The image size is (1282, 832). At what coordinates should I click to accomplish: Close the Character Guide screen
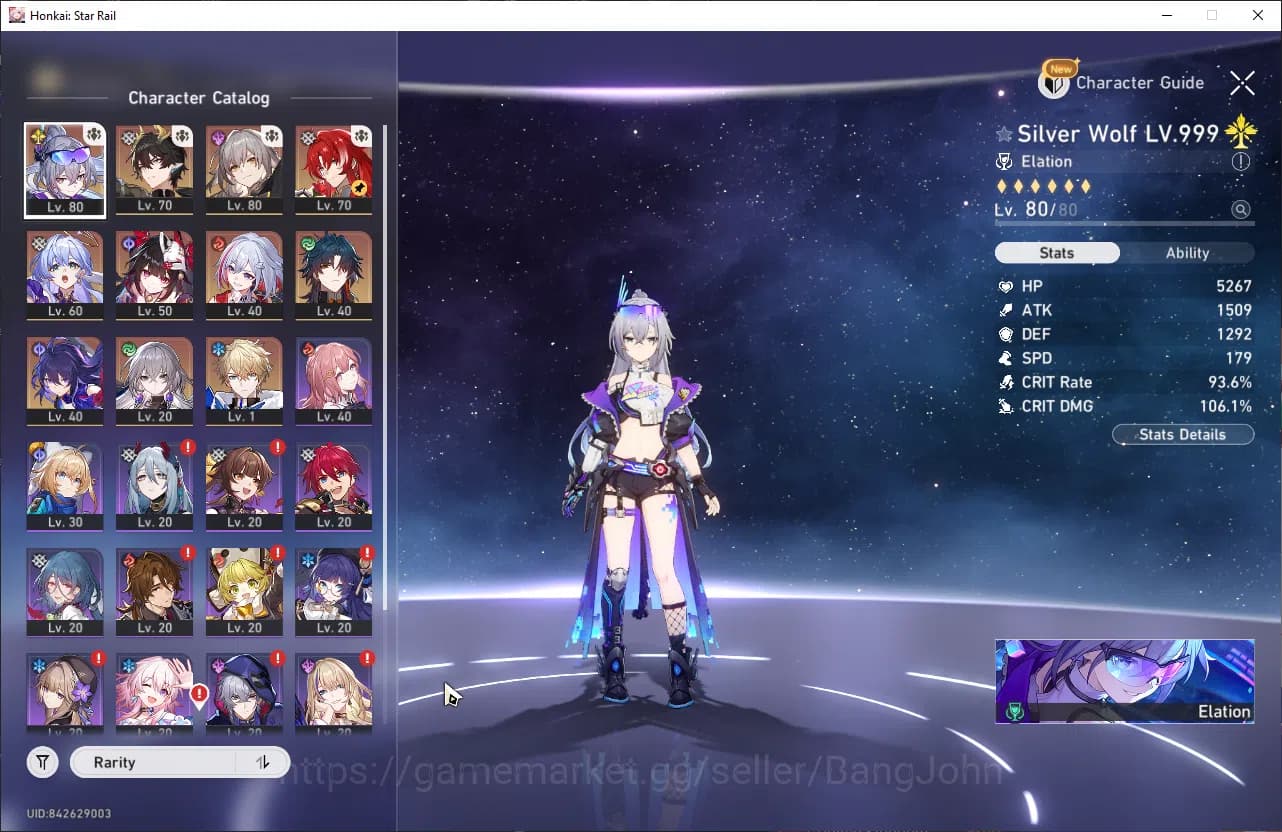coord(1244,83)
